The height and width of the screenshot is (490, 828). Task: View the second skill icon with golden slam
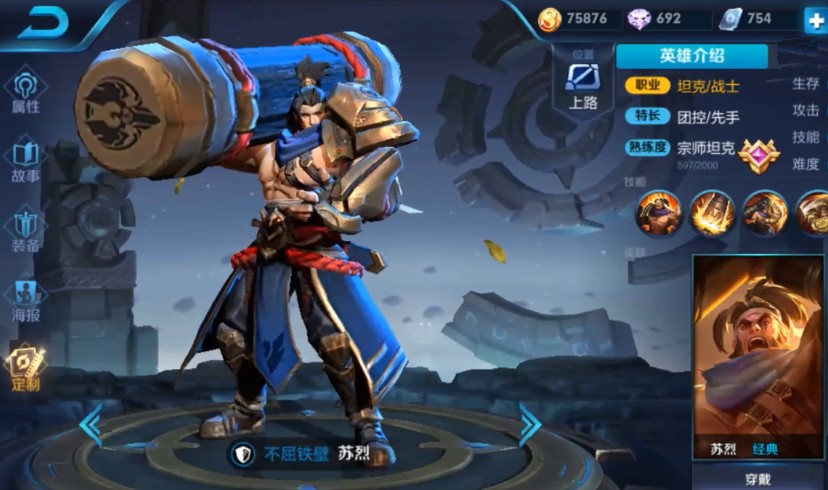point(711,211)
